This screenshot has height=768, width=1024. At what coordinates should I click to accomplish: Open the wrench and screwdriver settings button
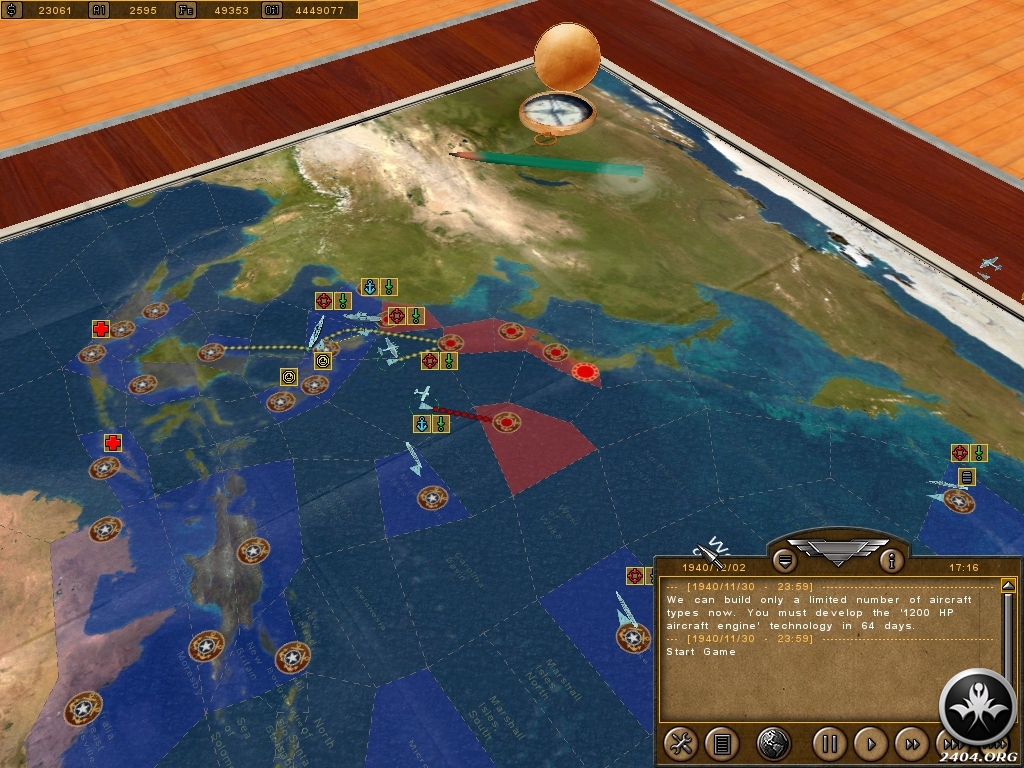click(x=681, y=743)
